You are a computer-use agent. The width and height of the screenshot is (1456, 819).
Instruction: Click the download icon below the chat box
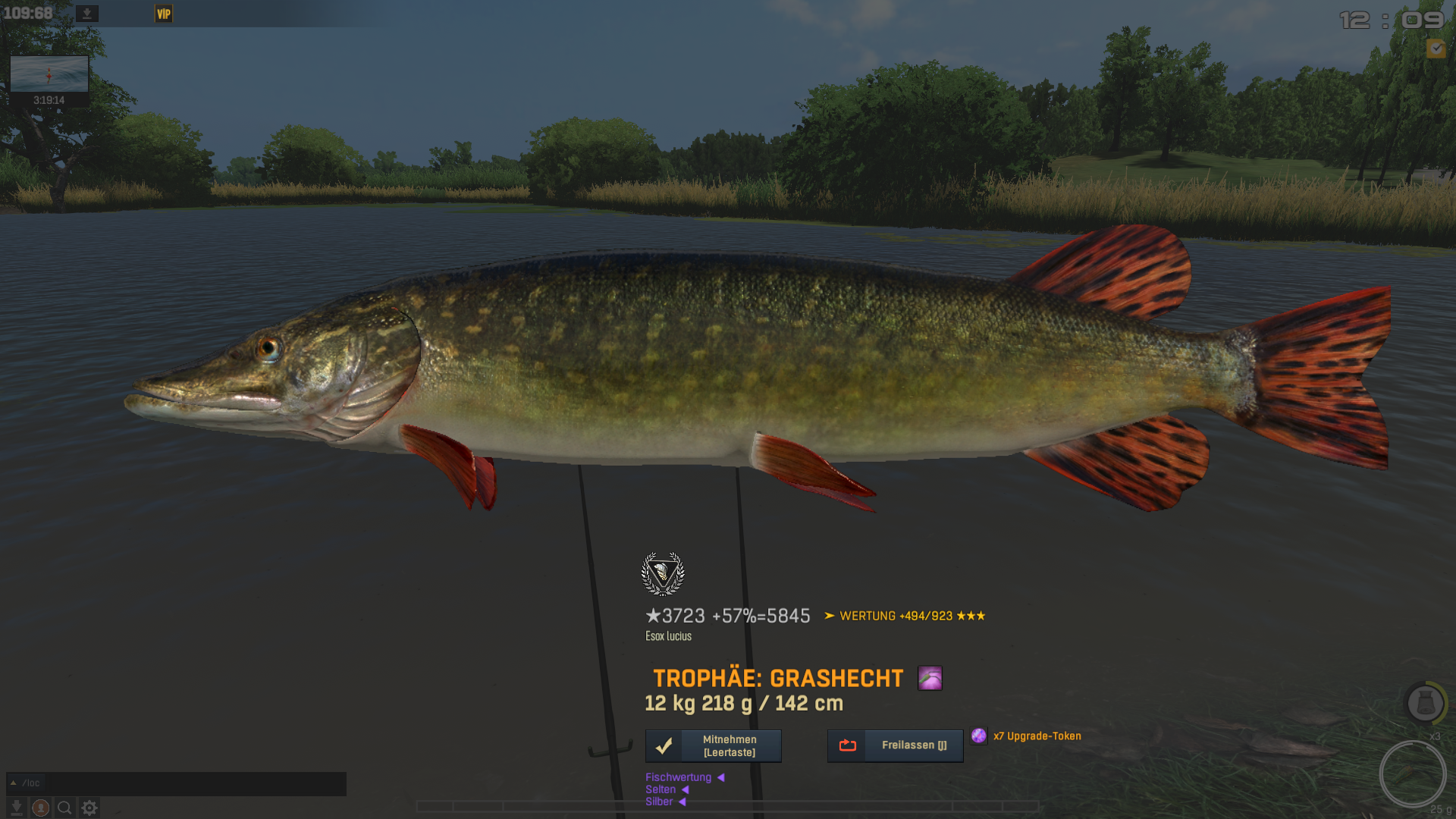click(x=17, y=808)
